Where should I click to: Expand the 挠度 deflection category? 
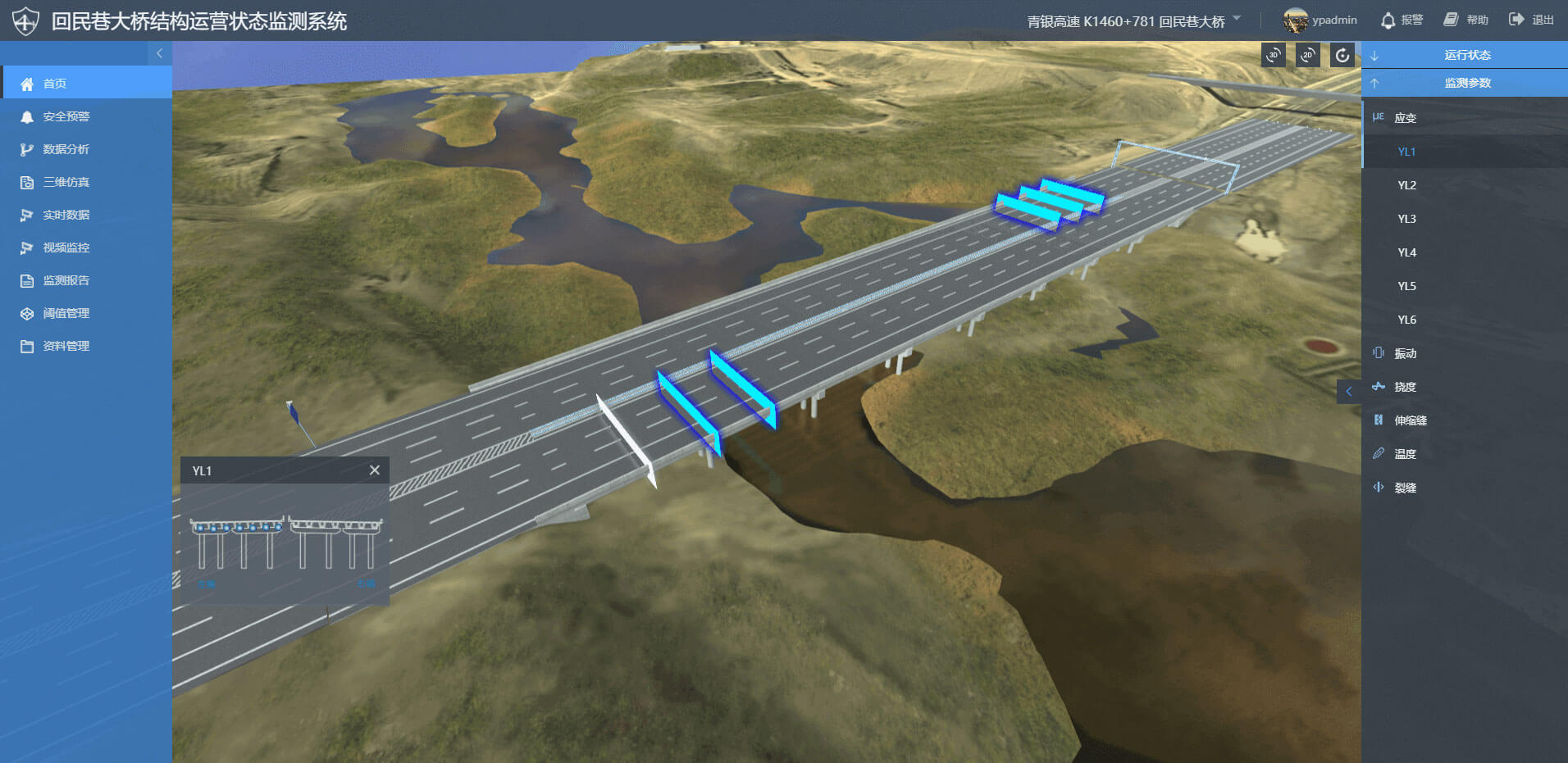tap(1405, 387)
